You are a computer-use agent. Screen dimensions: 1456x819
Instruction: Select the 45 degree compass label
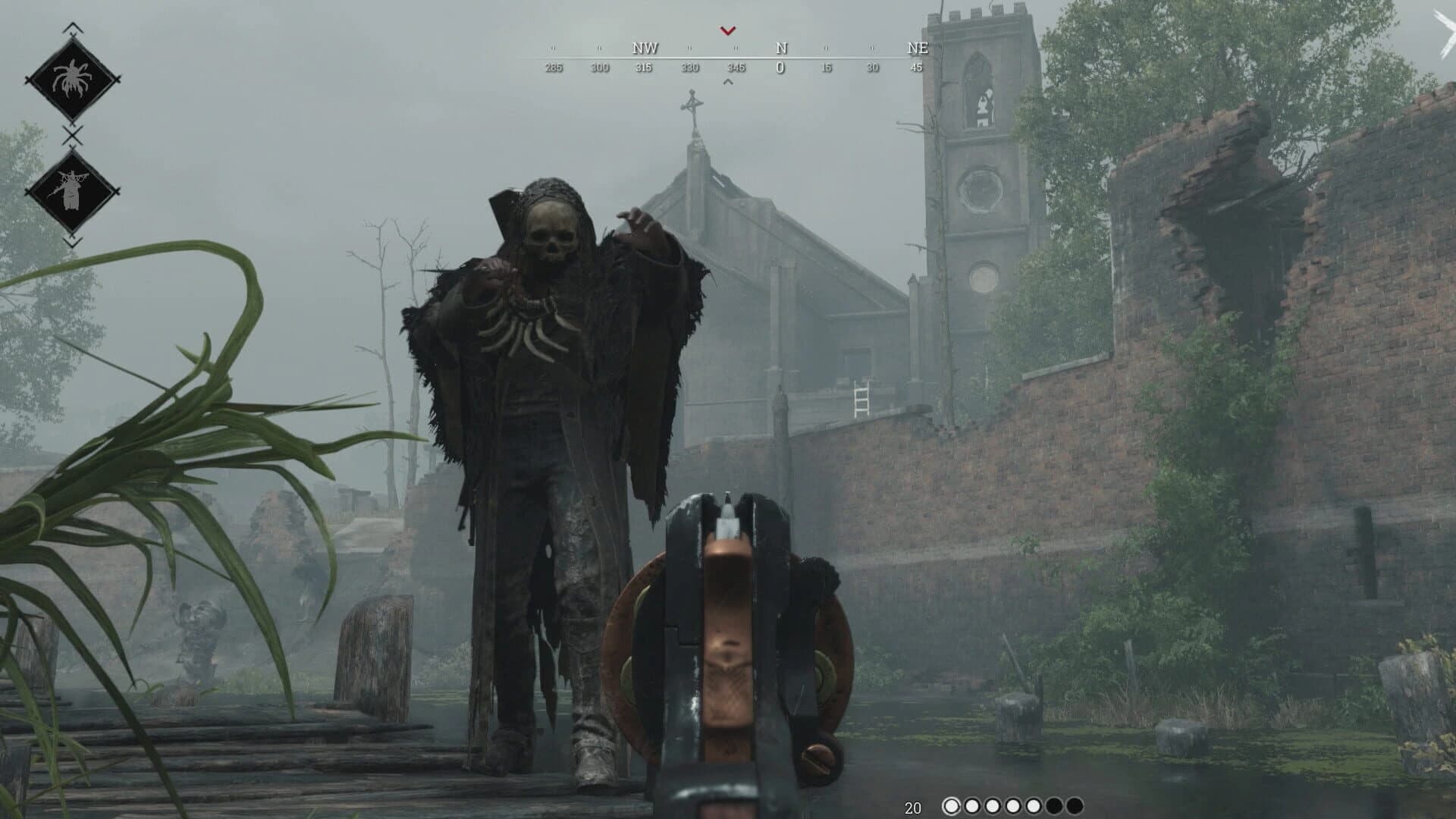[915, 67]
